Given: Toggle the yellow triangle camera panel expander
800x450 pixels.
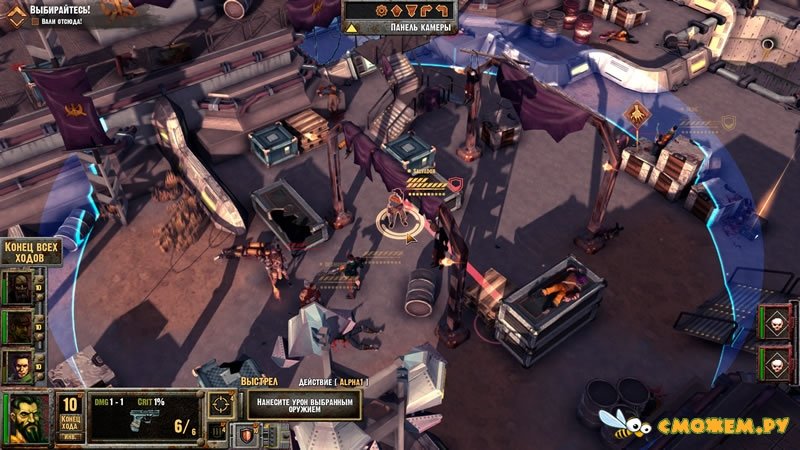Looking at the screenshot, I should [352, 27].
